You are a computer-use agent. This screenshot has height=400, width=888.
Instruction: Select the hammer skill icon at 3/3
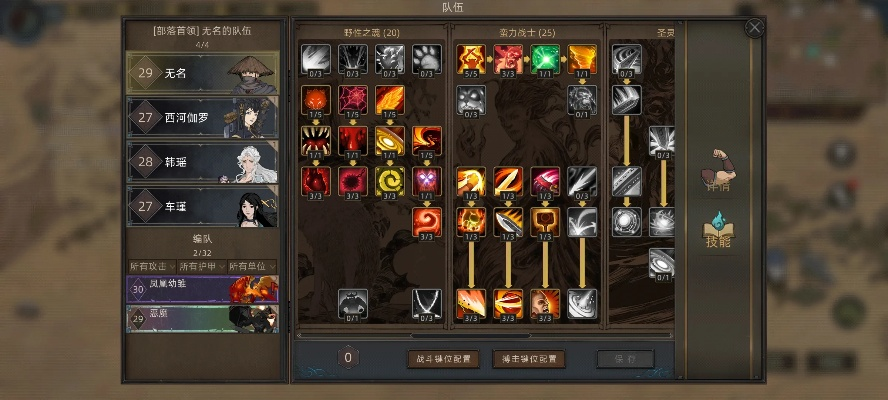[x=545, y=221]
